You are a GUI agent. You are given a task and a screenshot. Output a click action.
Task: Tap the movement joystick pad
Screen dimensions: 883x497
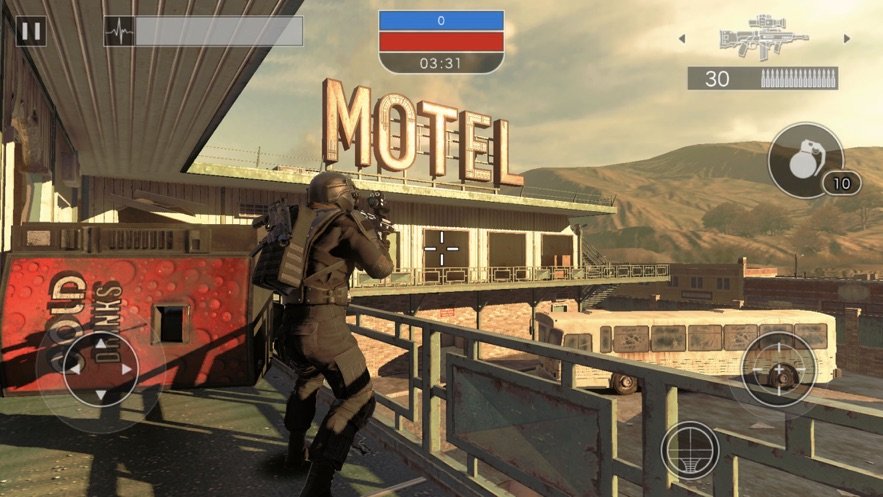click(100, 369)
